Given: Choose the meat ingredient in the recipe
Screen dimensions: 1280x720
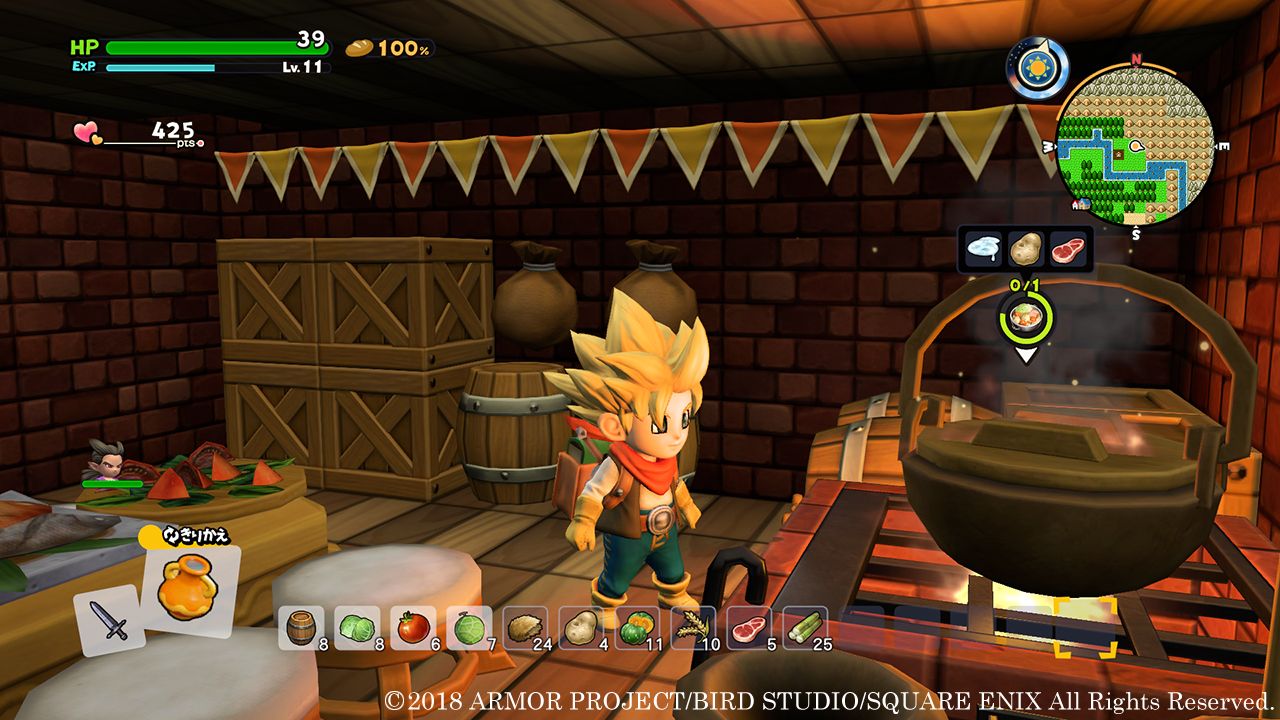Looking at the screenshot, I should (1068, 248).
